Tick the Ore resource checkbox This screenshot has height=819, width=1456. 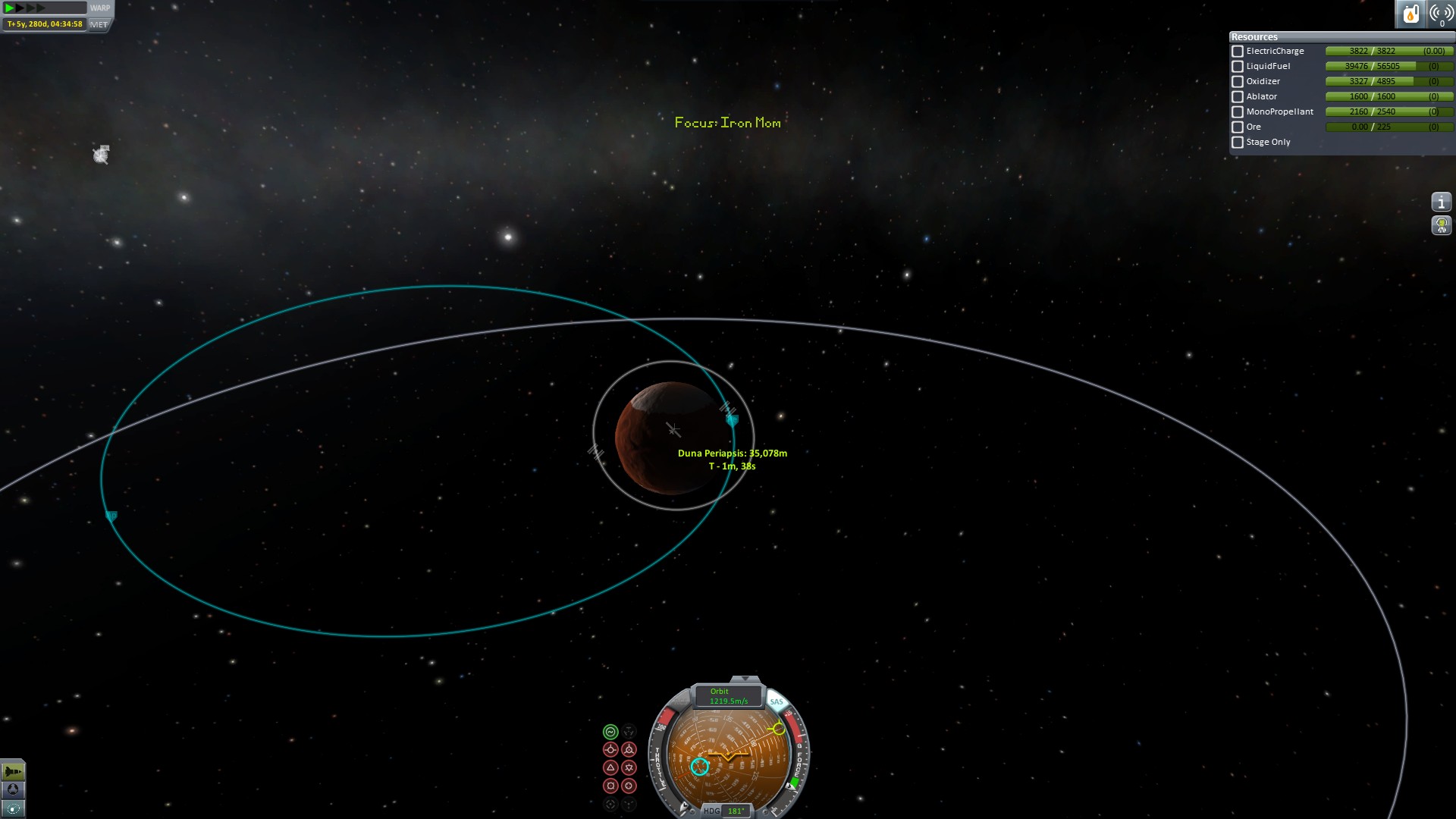click(1238, 127)
